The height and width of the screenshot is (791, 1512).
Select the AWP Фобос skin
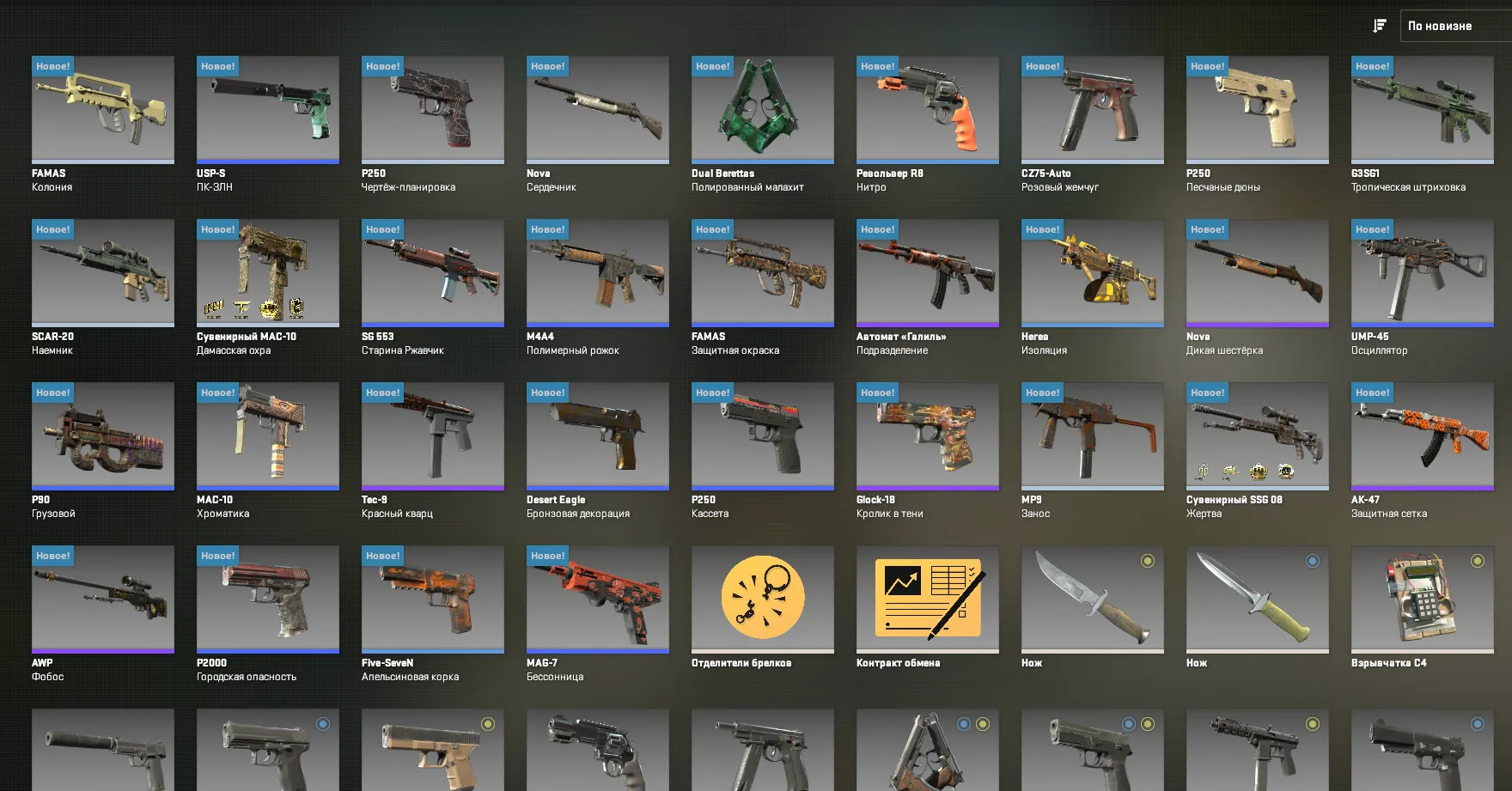pos(102,599)
